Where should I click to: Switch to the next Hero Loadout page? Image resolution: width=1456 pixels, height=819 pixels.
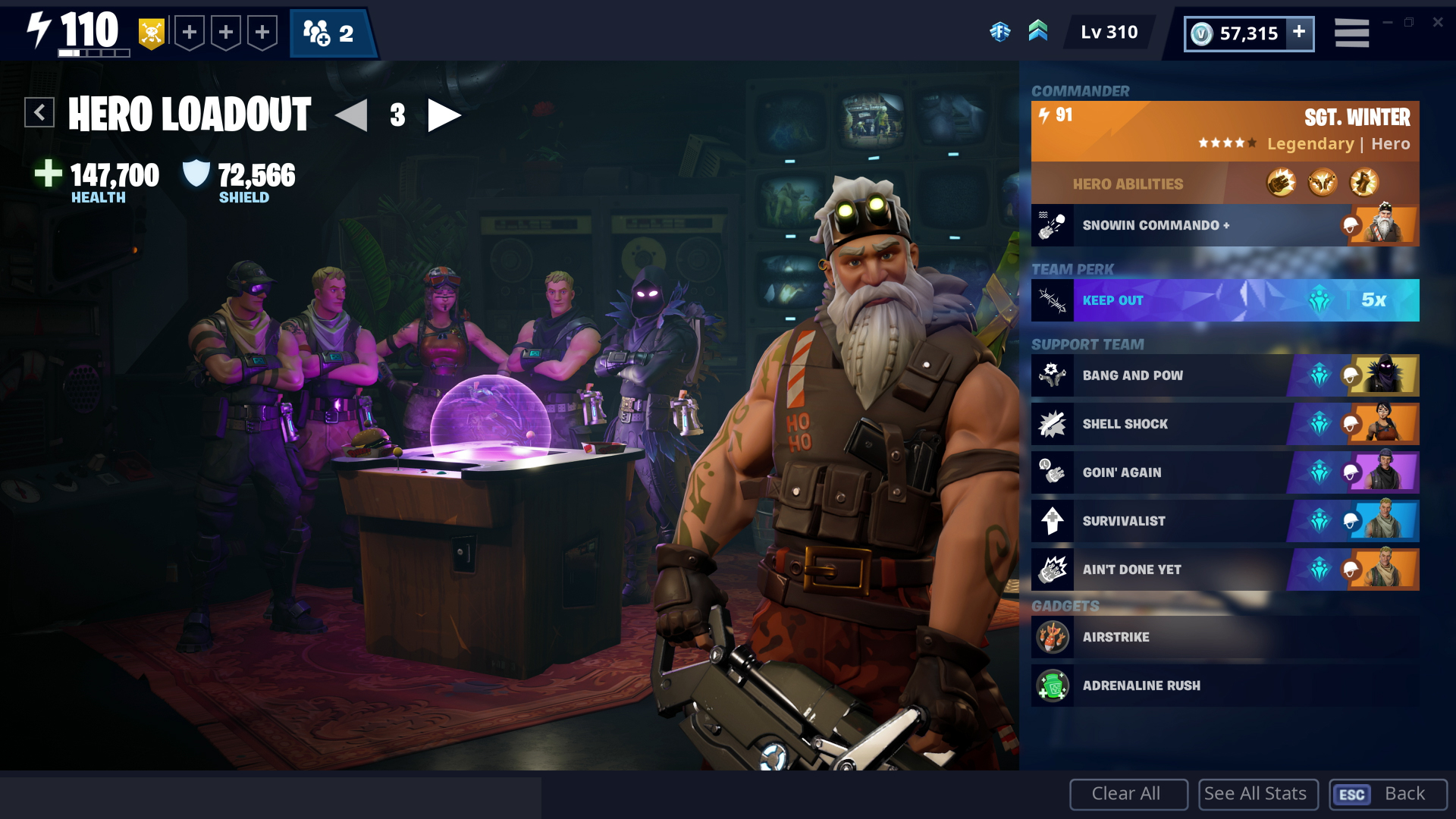(444, 115)
